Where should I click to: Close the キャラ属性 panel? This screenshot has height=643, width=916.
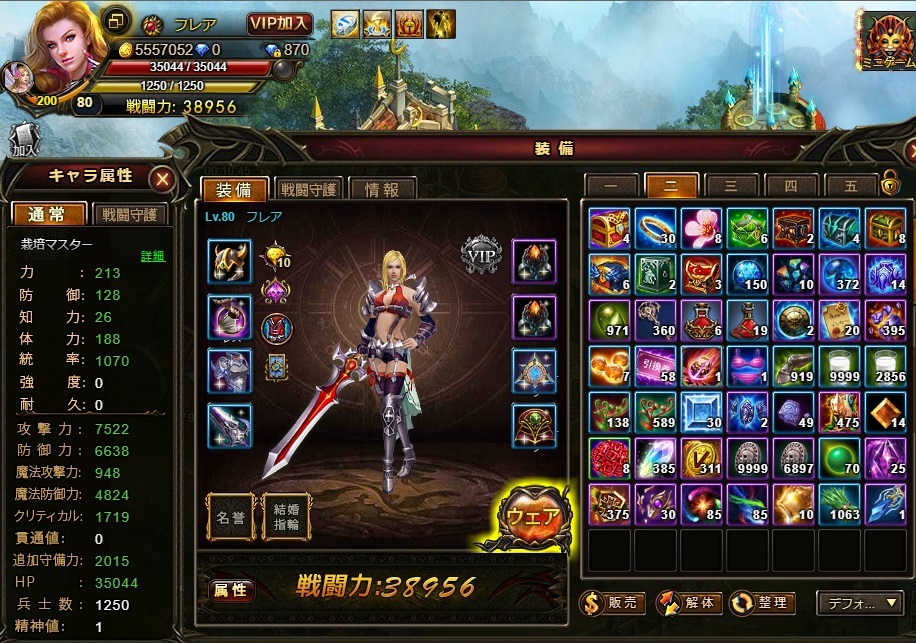(x=162, y=179)
